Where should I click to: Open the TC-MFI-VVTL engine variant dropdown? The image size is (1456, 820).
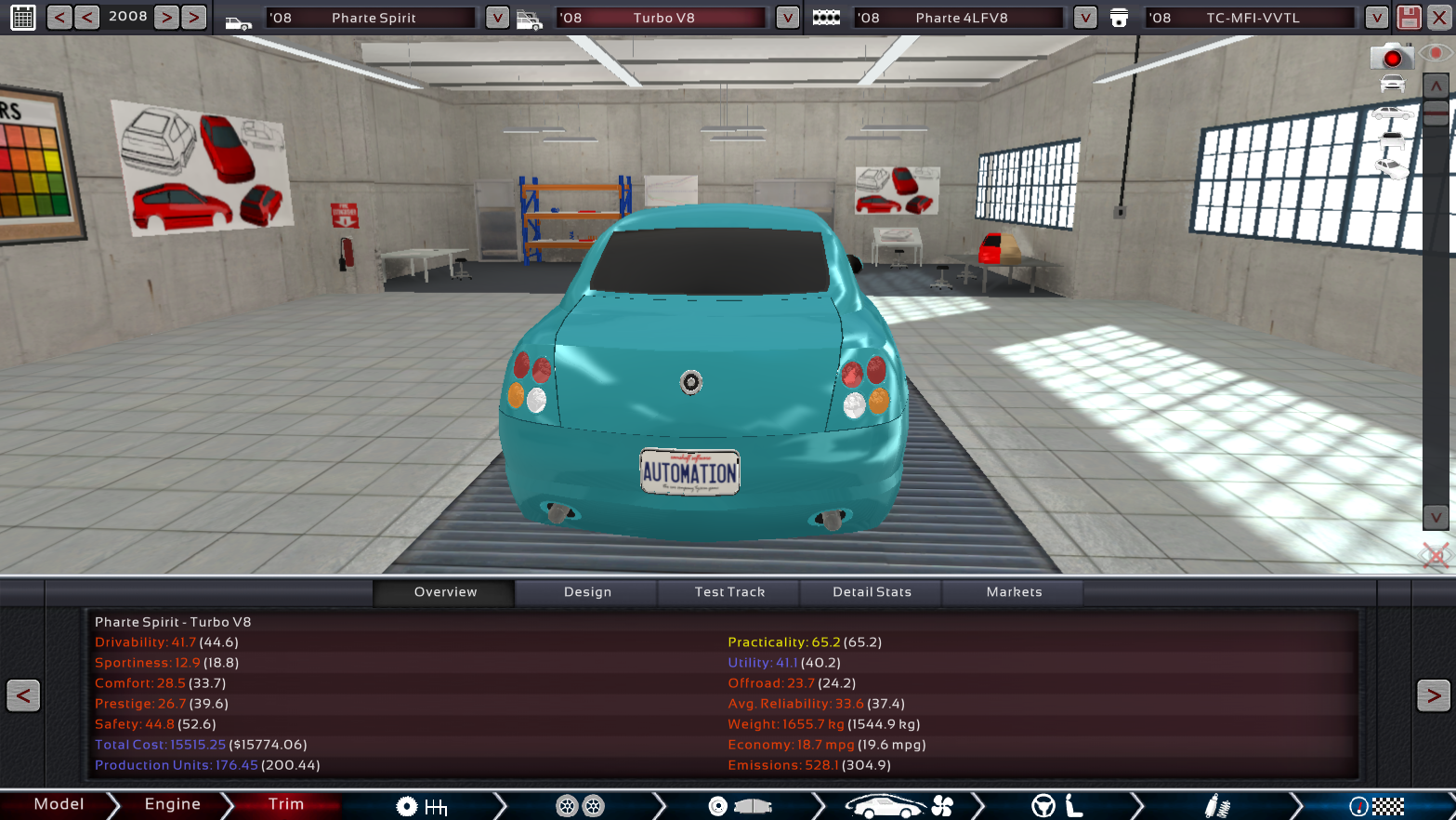pyautogui.click(x=1375, y=17)
